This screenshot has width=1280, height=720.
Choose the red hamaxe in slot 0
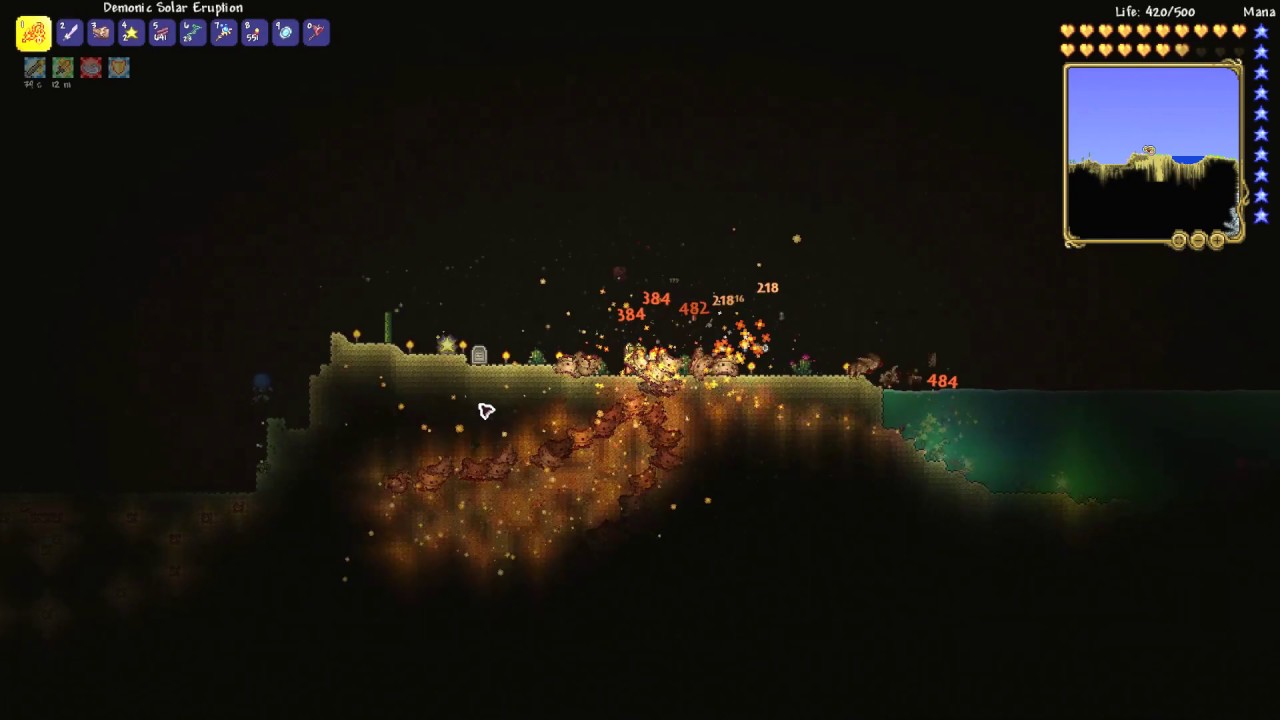(316, 32)
